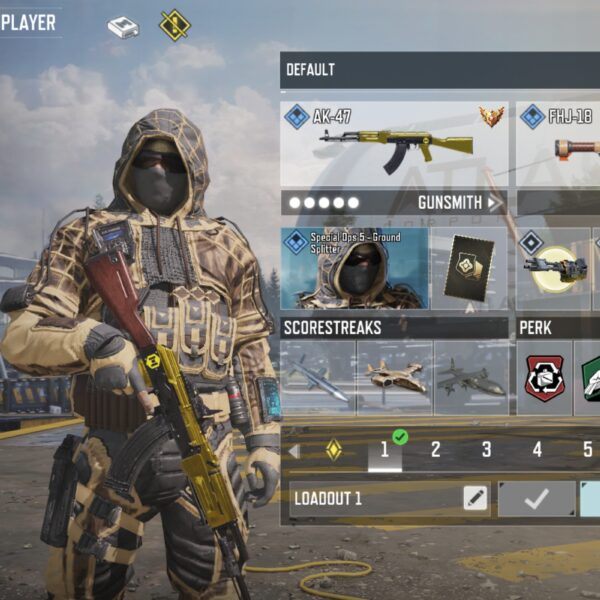Select the yellow diamond loadout tab
The image size is (600, 600).
pyautogui.click(x=334, y=450)
